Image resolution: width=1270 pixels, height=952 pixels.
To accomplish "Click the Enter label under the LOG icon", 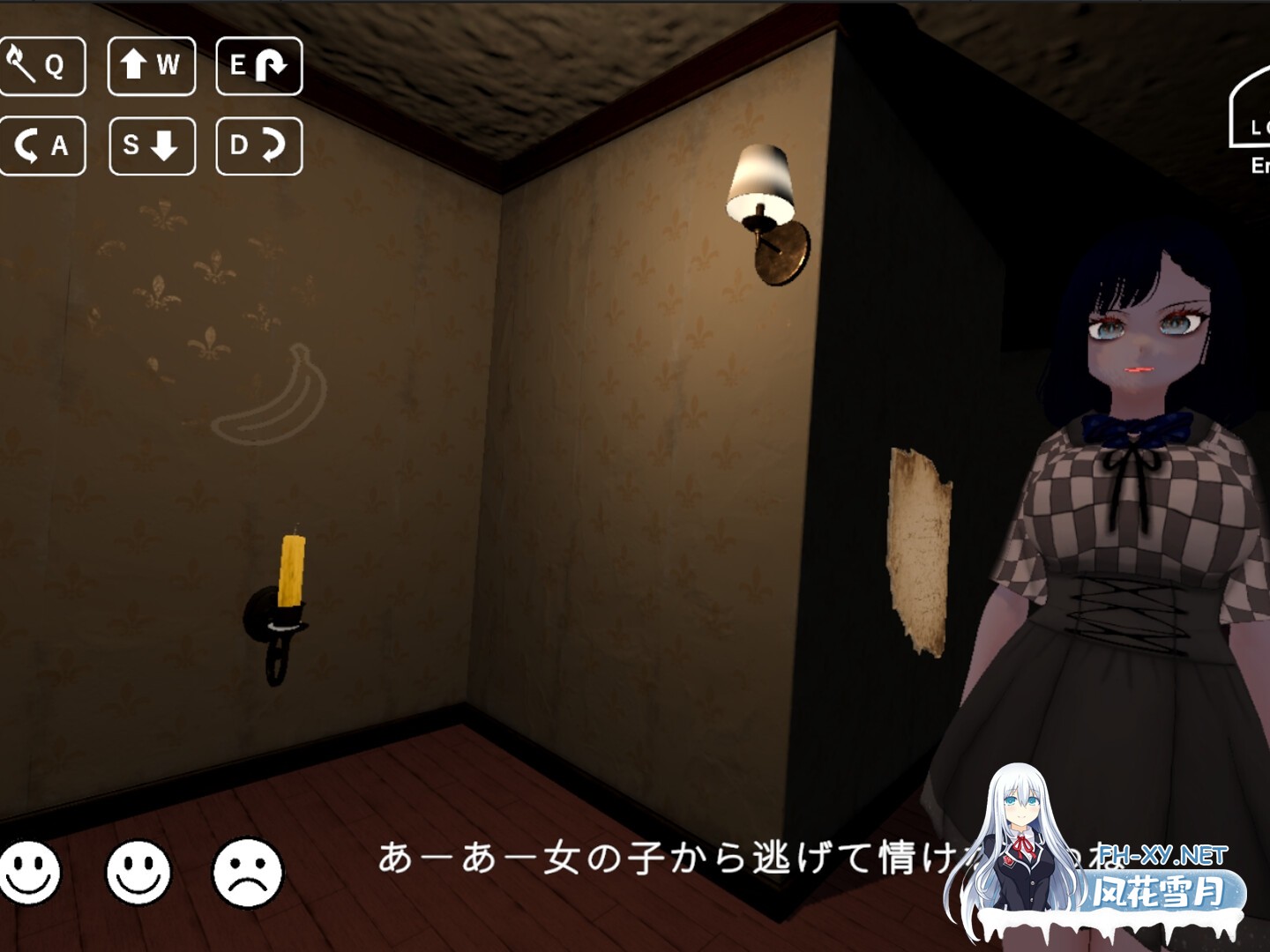I will click(x=1259, y=166).
